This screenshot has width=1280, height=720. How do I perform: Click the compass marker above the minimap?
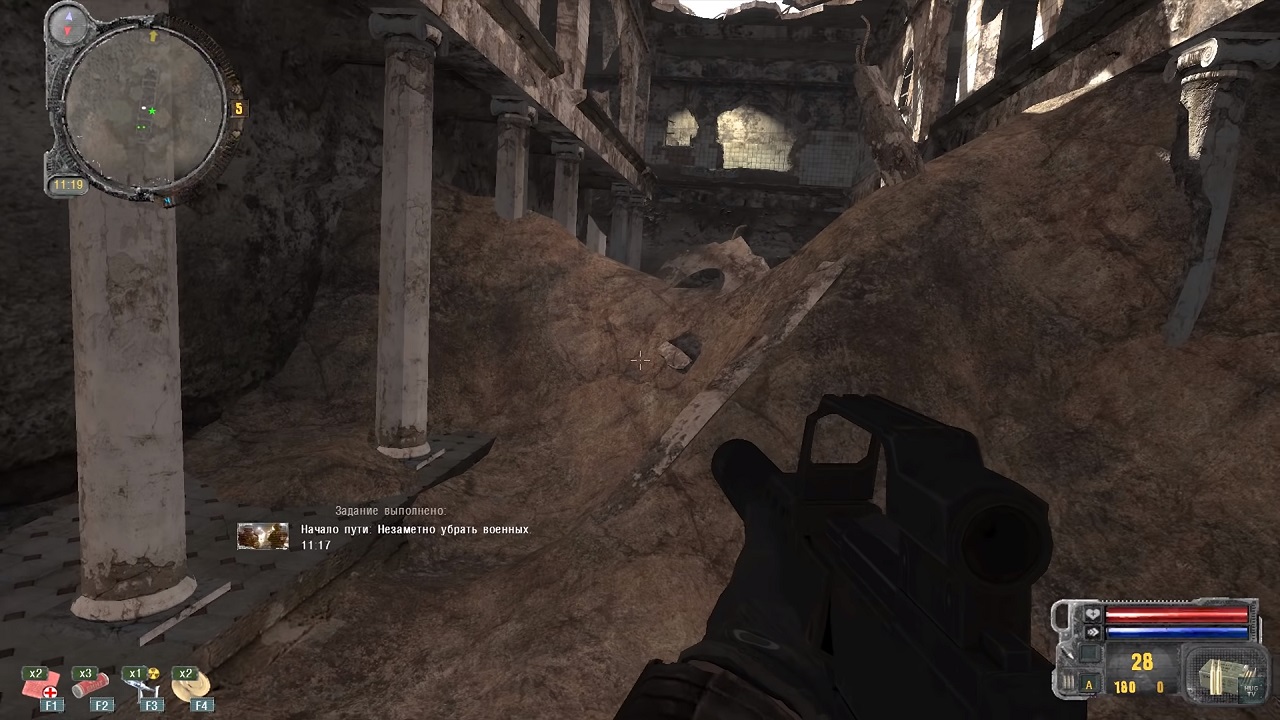(70, 22)
